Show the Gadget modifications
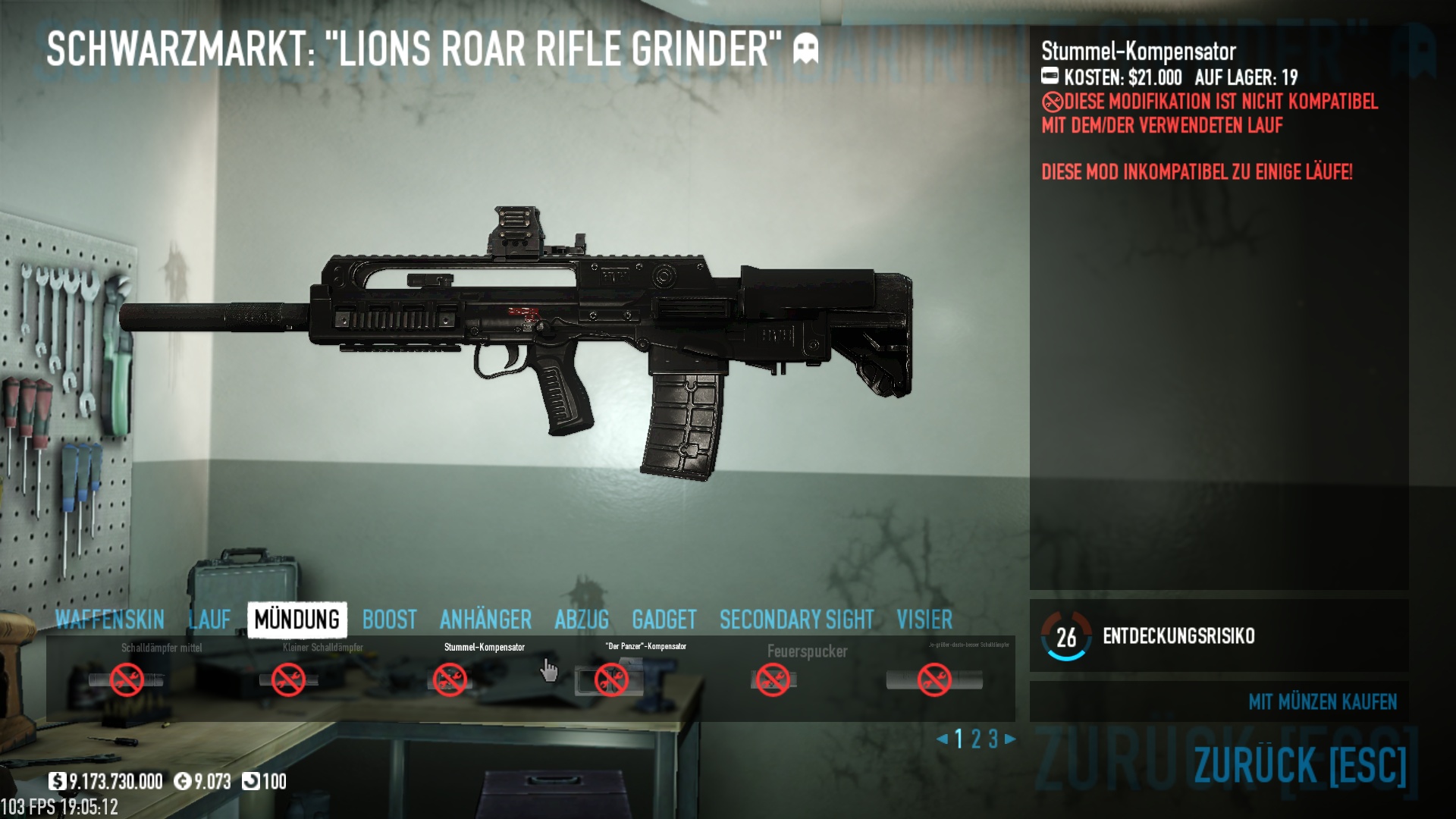Screen dimensions: 1456x819 [x=664, y=620]
